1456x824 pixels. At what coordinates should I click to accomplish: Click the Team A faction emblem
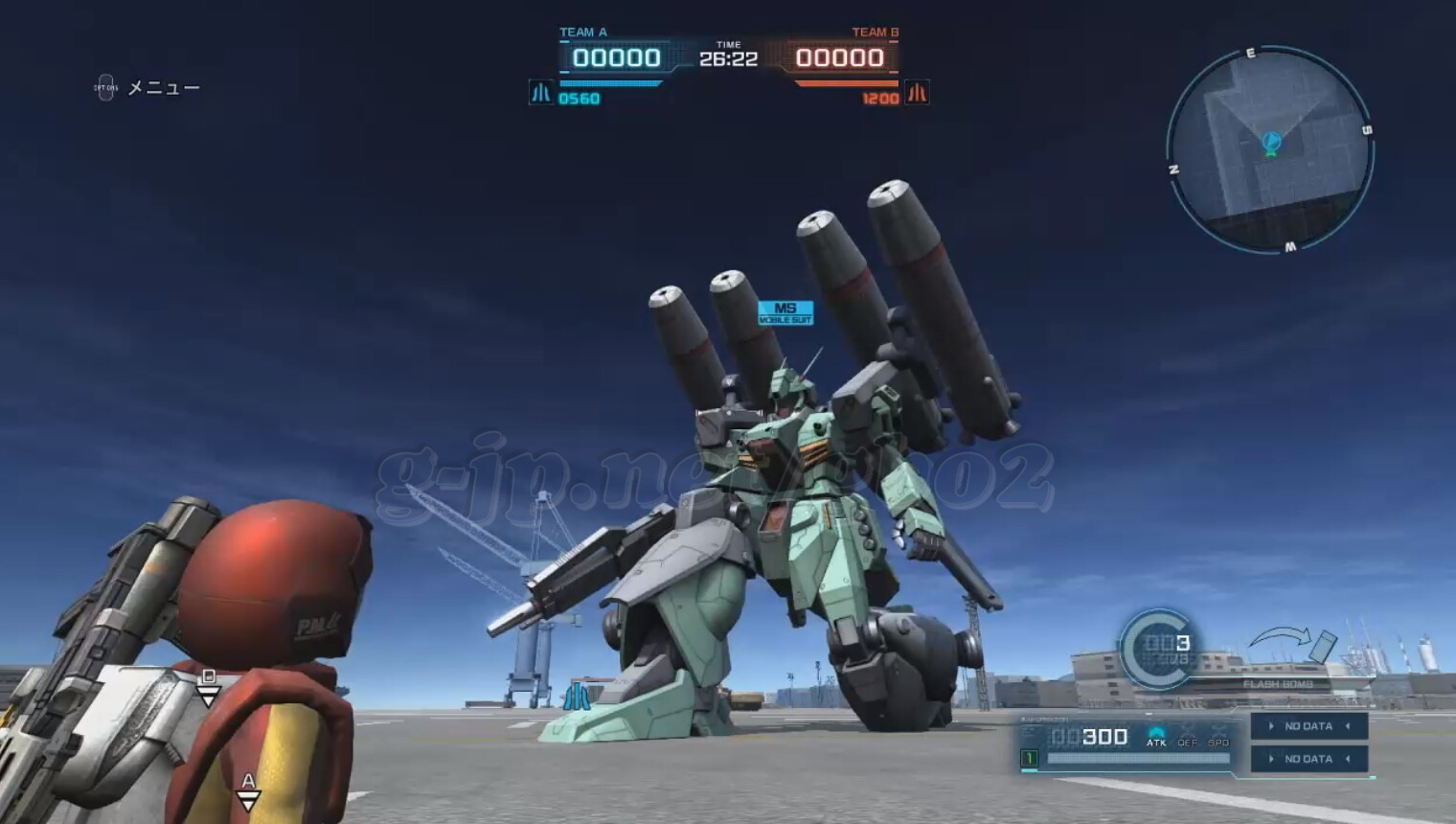[540, 93]
